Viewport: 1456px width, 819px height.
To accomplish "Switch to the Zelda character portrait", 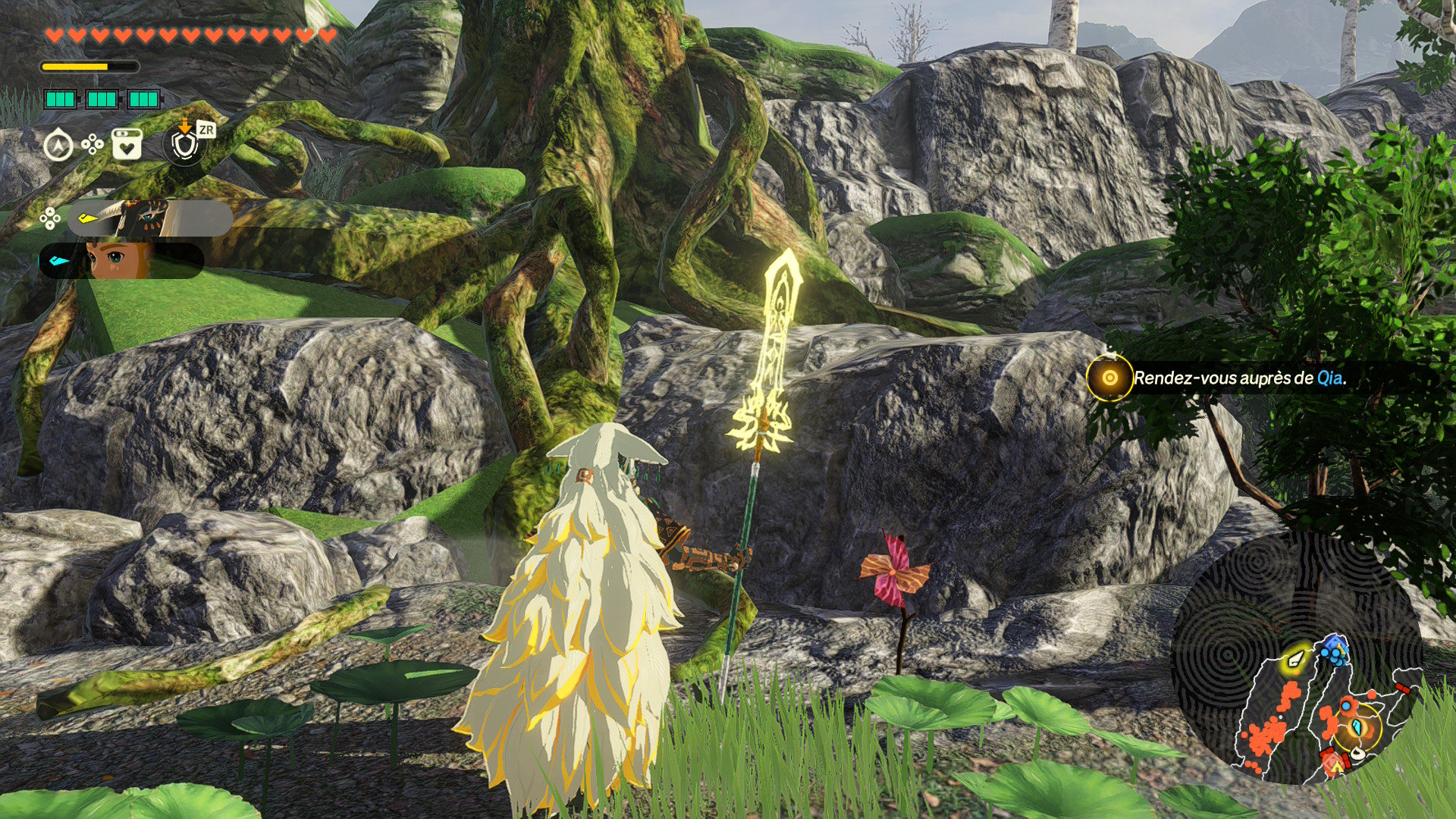I will pos(121,260).
